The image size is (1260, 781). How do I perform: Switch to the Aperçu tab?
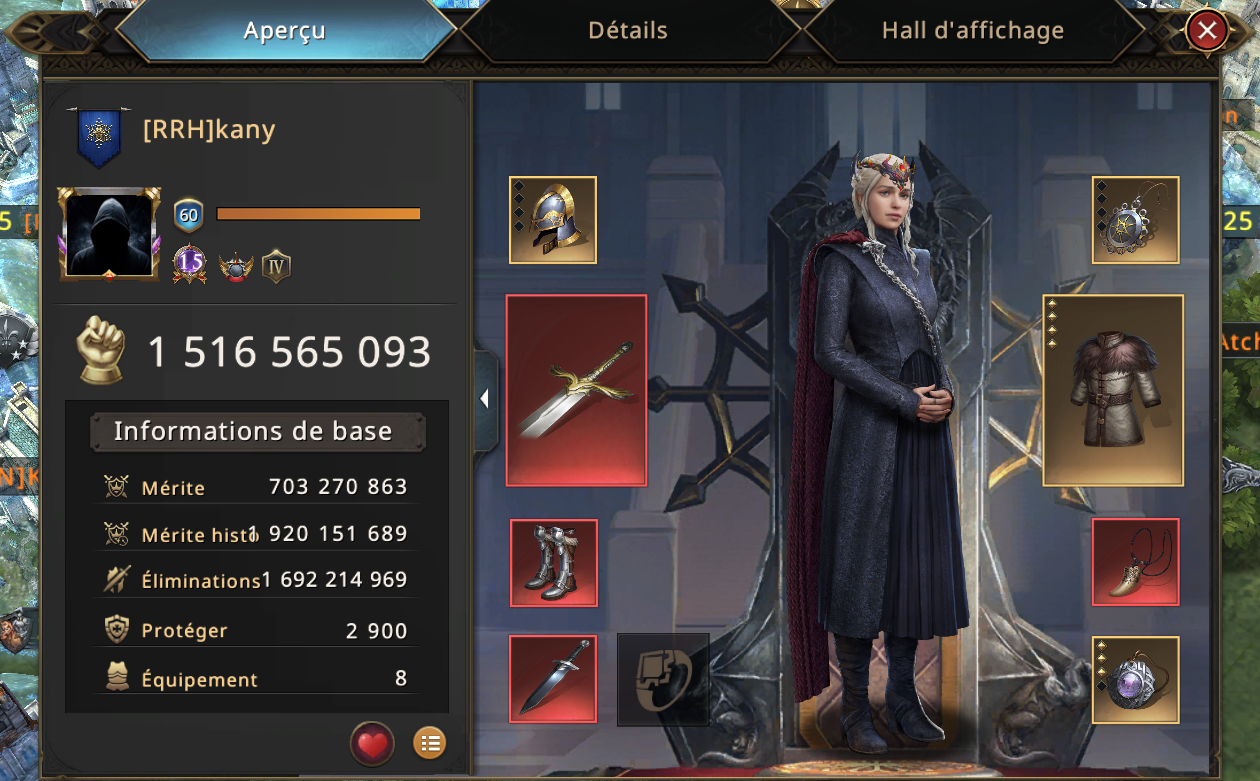click(285, 31)
